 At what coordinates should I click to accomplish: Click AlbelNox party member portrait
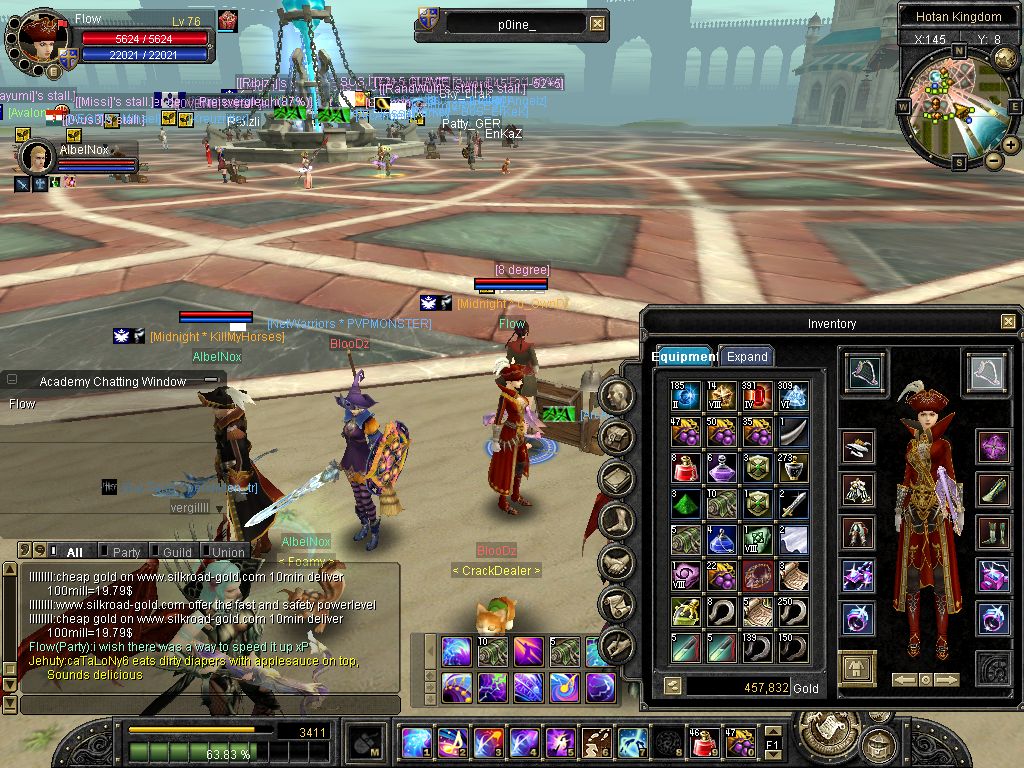point(37,157)
